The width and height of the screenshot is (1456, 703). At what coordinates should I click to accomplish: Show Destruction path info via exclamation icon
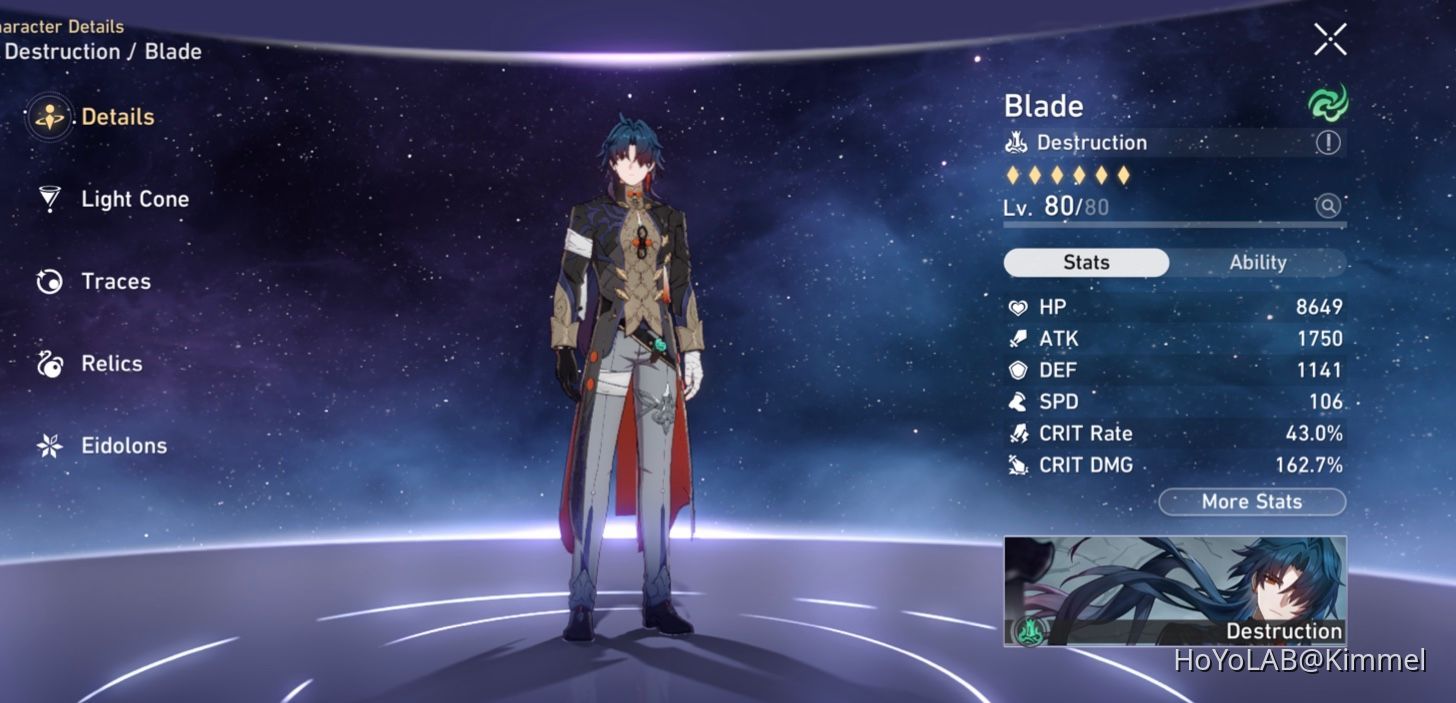point(1327,143)
